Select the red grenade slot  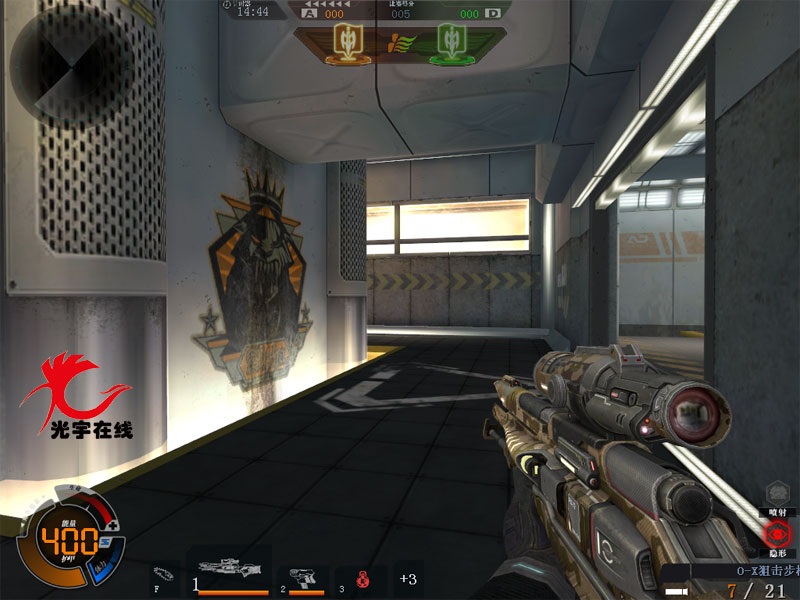point(363,577)
